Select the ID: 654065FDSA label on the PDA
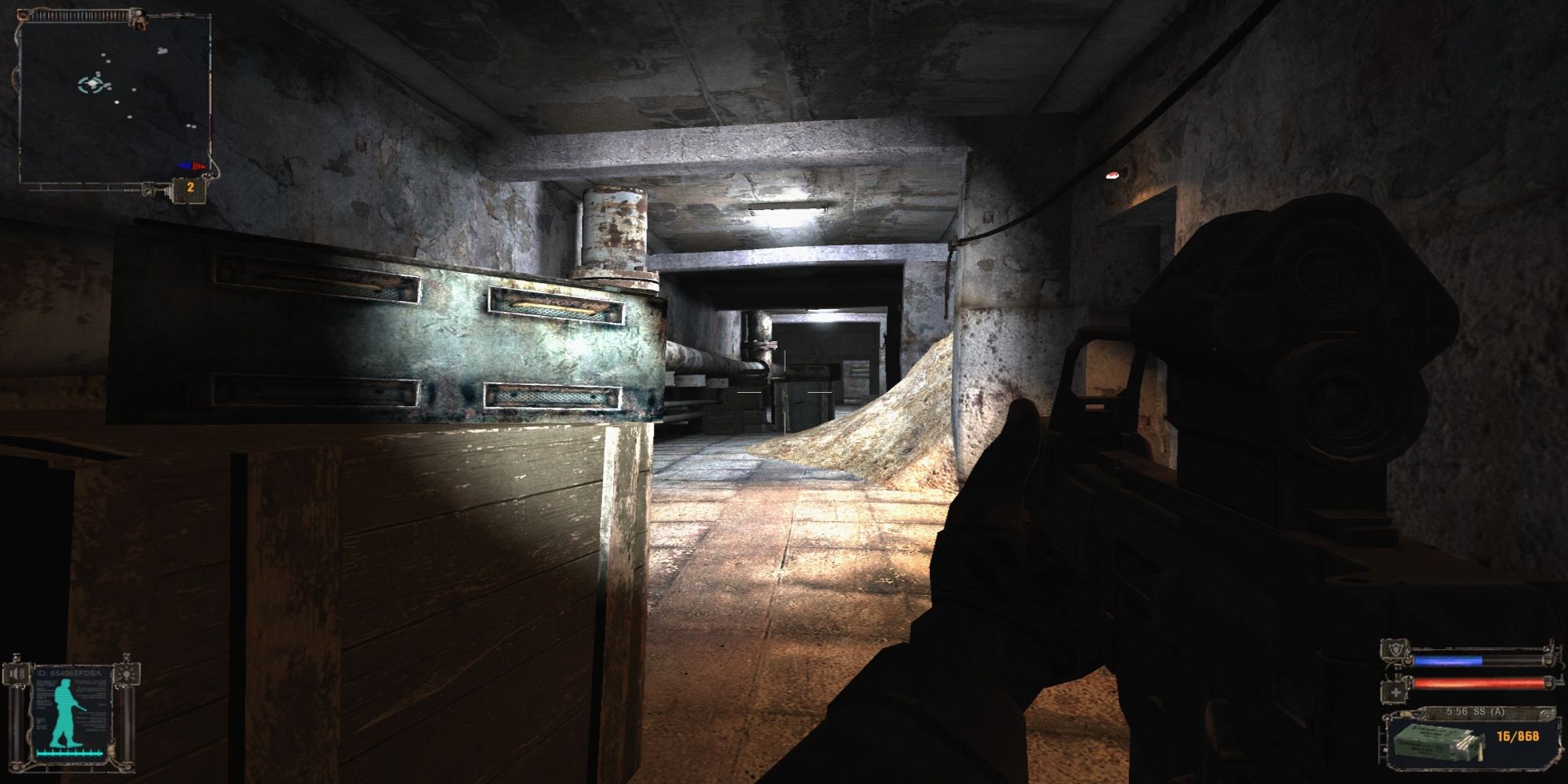1568x784 pixels. pos(69,673)
